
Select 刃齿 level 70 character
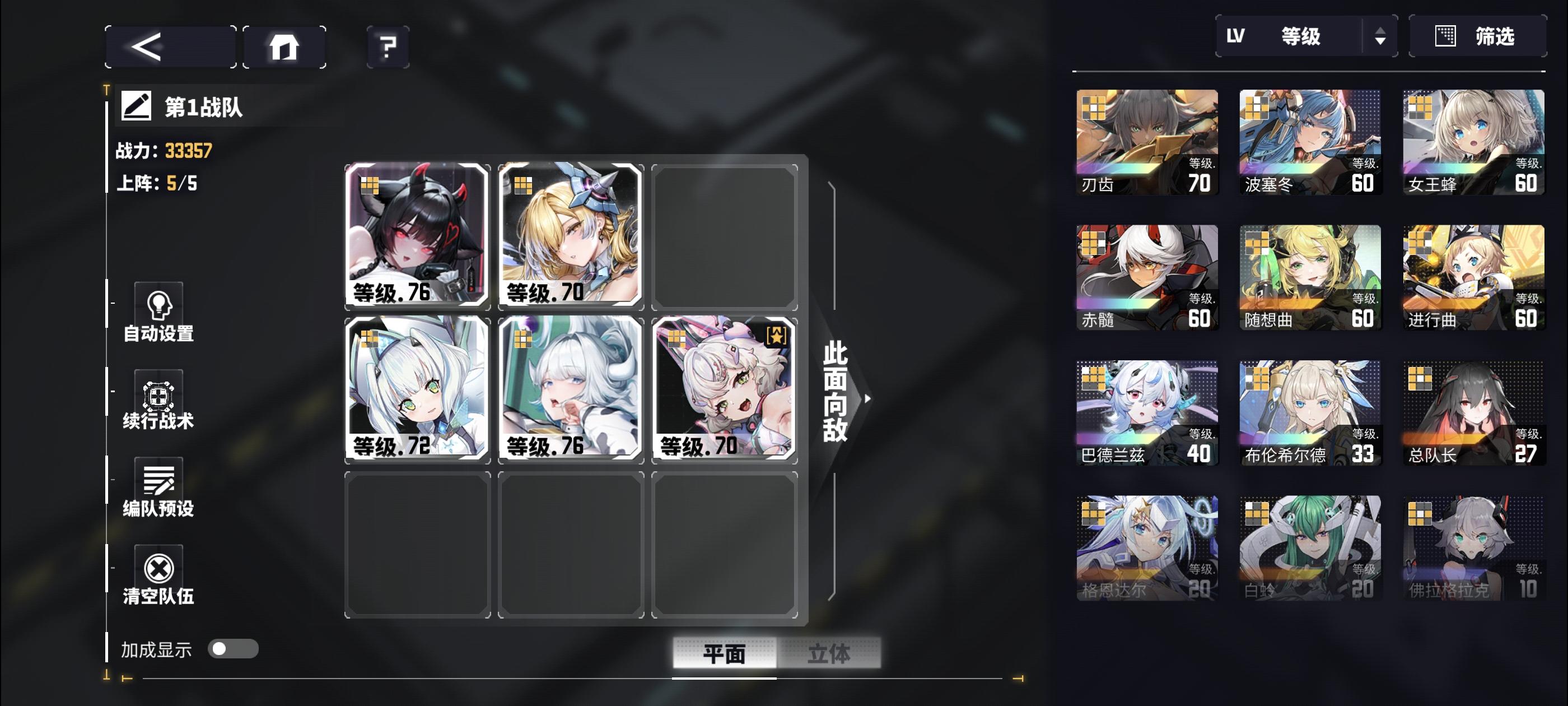(1147, 142)
